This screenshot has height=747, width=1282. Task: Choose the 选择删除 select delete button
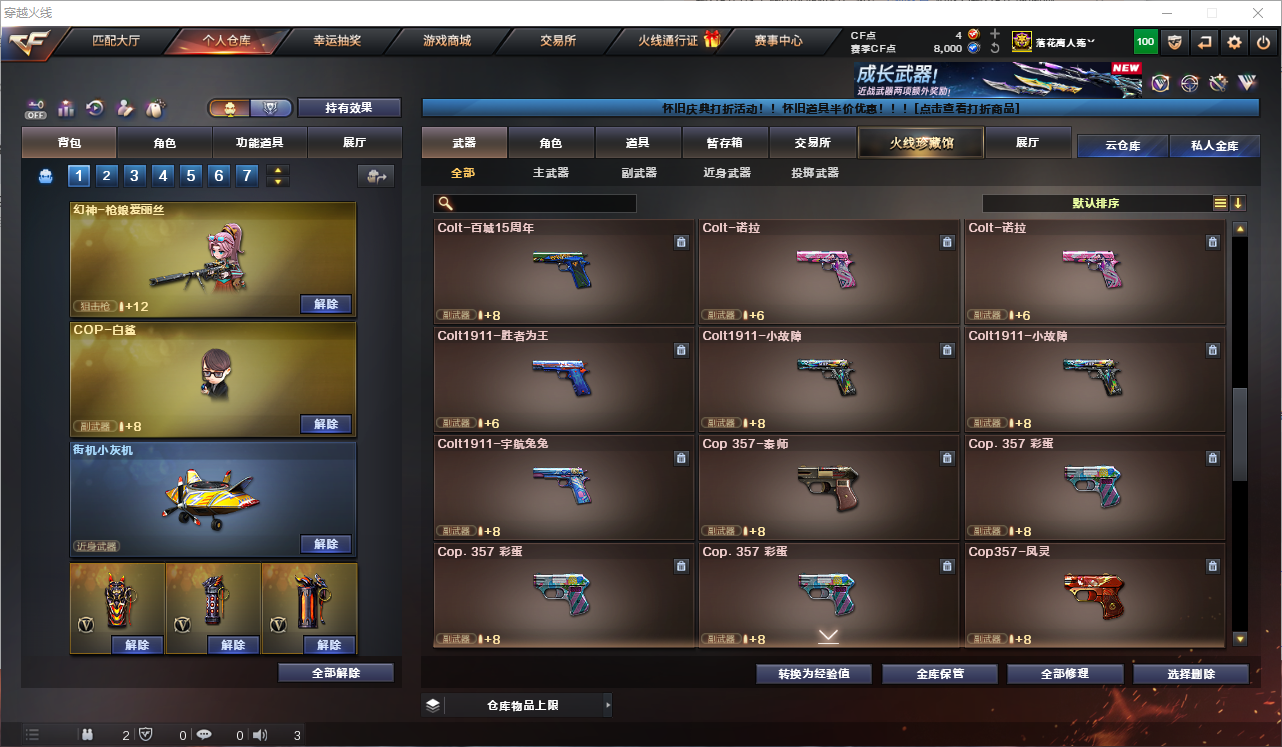1191,674
